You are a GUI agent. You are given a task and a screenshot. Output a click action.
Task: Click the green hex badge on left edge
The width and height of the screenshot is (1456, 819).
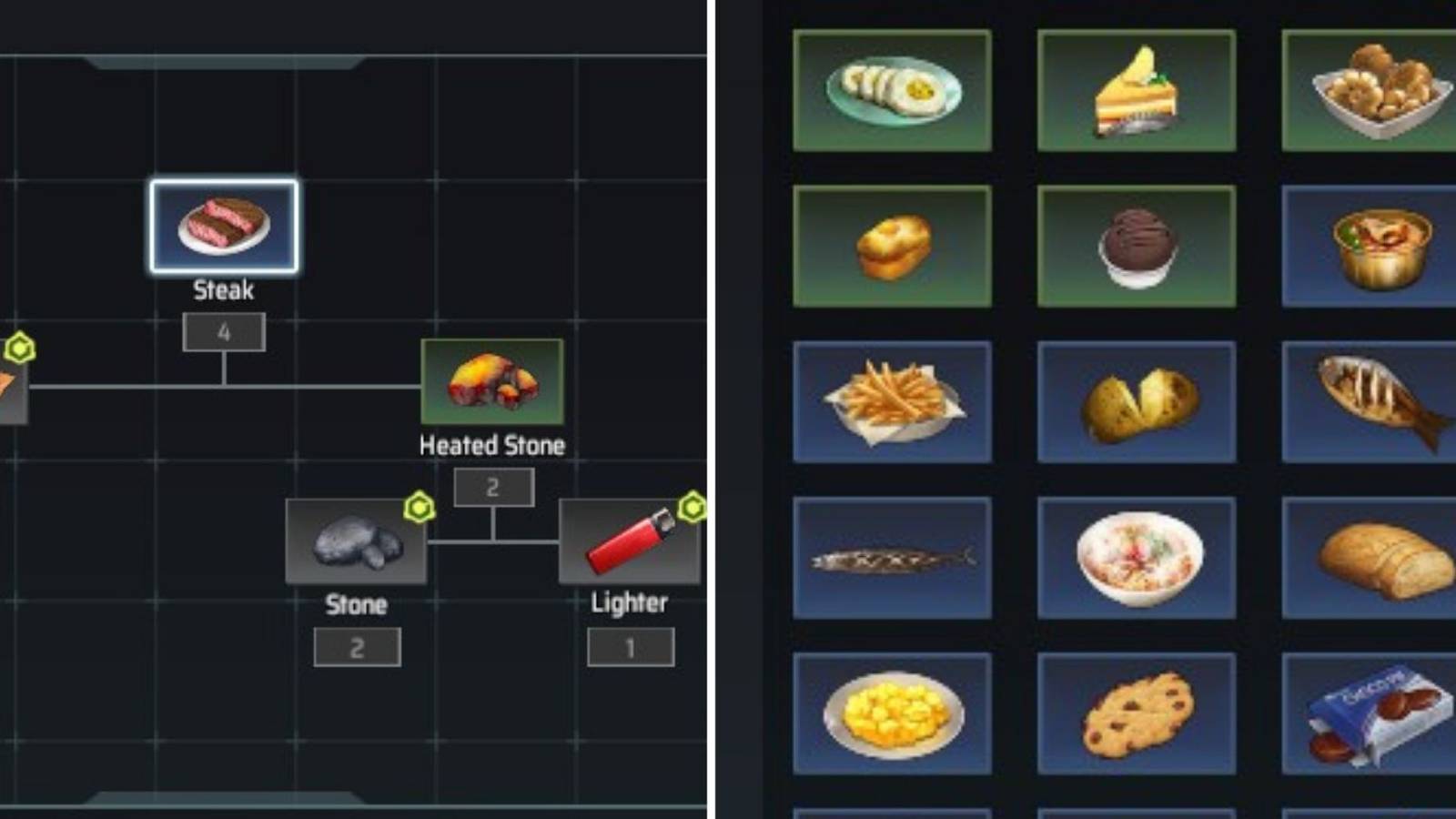pyautogui.click(x=20, y=345)
